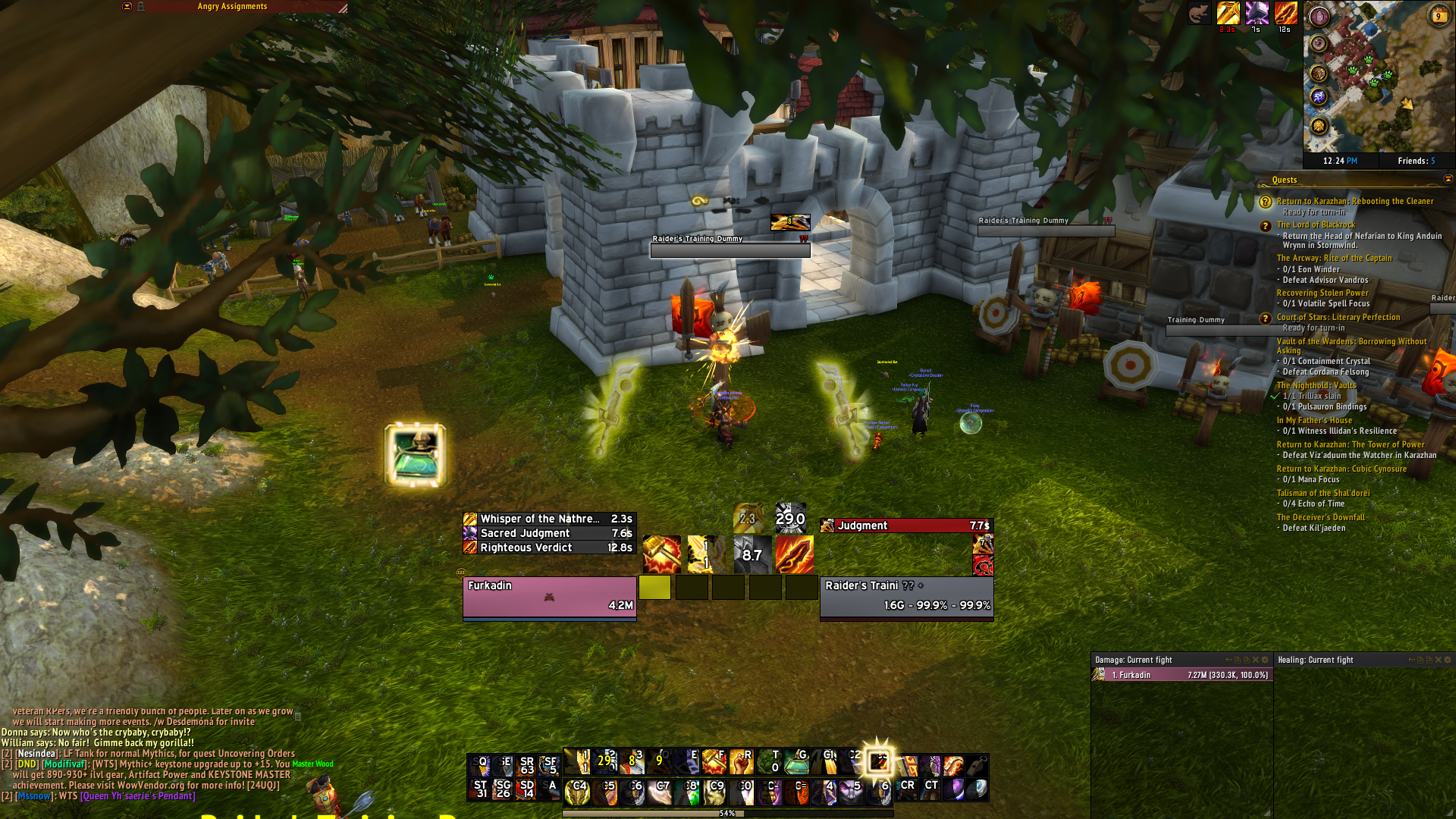Use the green potion bound to G
The width and height of the screenshot is (1456, 819).
(796, 761)
